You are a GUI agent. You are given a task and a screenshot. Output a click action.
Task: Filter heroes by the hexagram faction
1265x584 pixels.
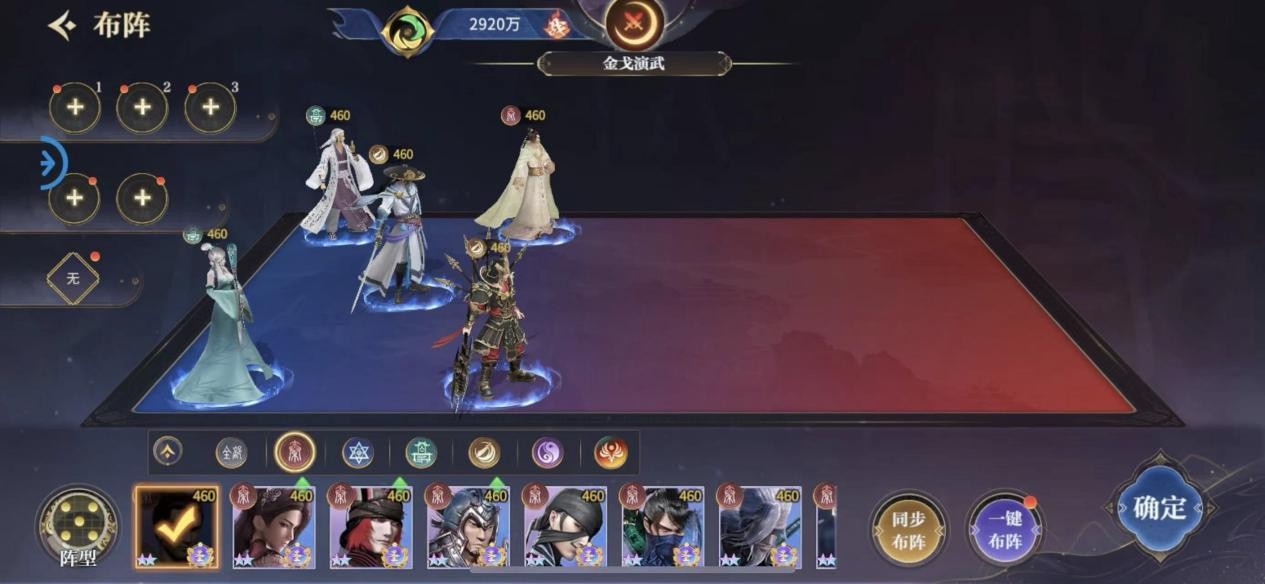coord(358,453)
